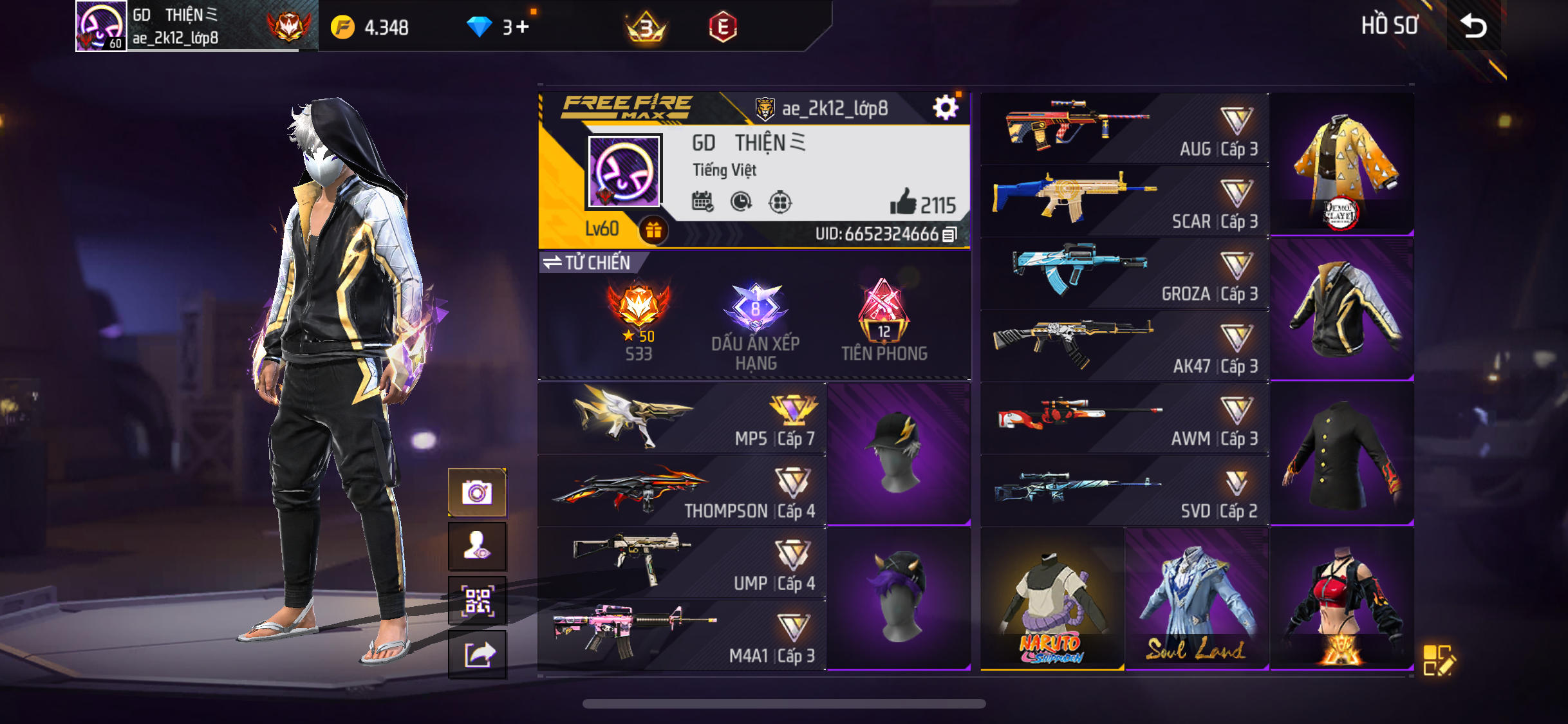Image resolution: width=1568 pixels, height=724 pixels.
Task: Add diamonds with the plus button
Action: click(x=522, y=27)
